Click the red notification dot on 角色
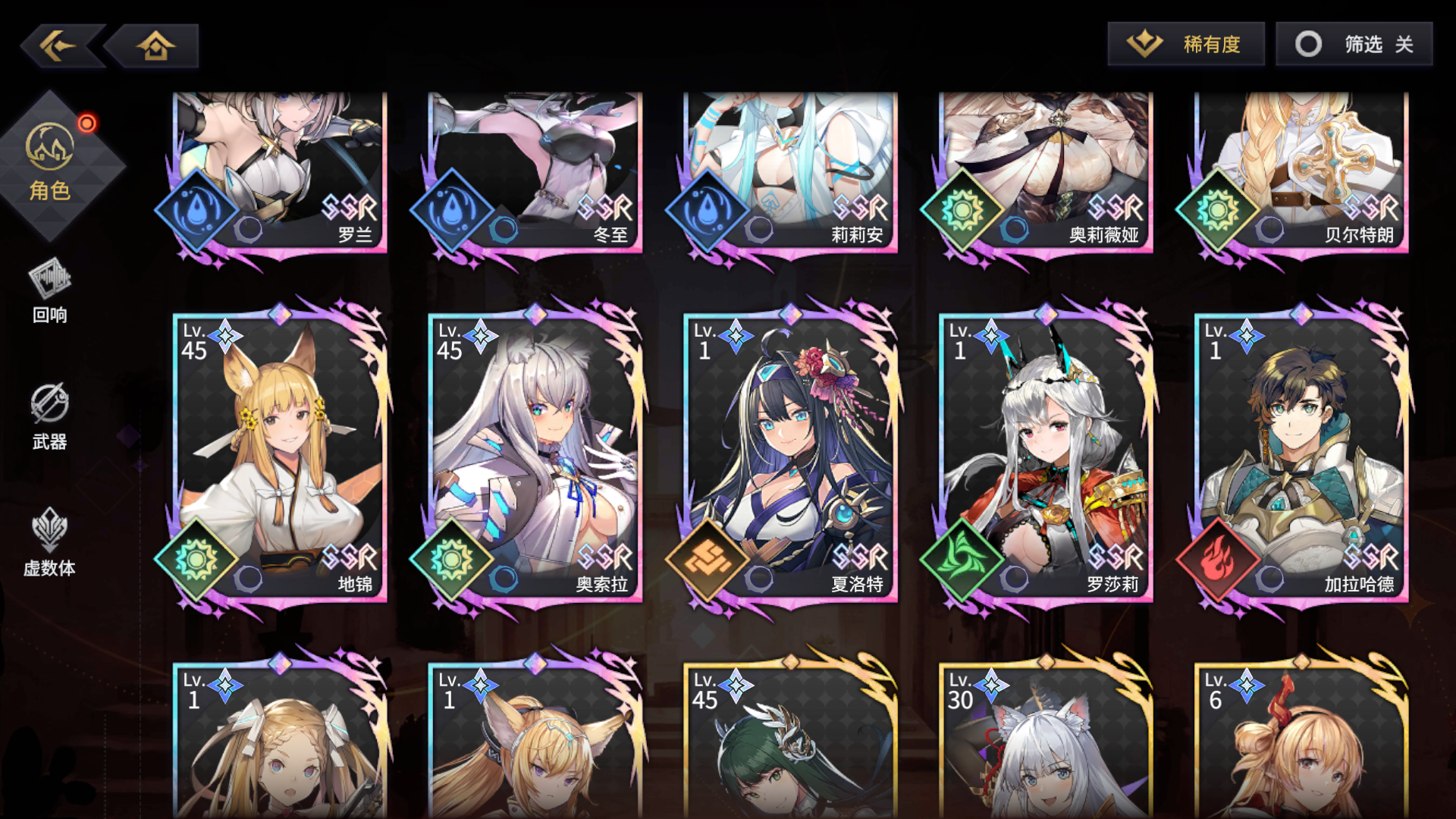1456x819 pixels. click(x=87, y=121)
